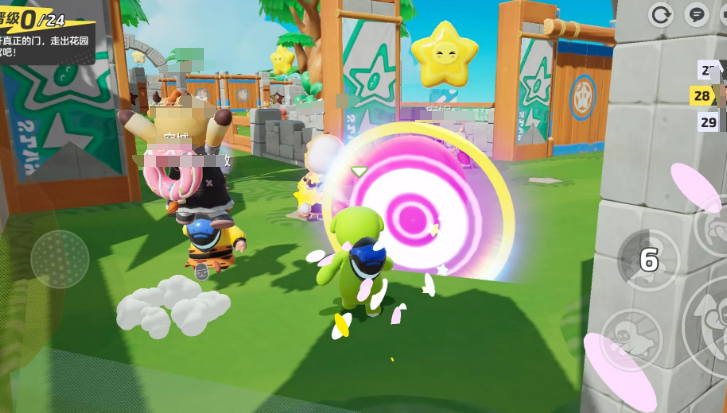Tap the circular arrow refresh button
Viewport: 727px width, 413px height.
pos(661,14)
